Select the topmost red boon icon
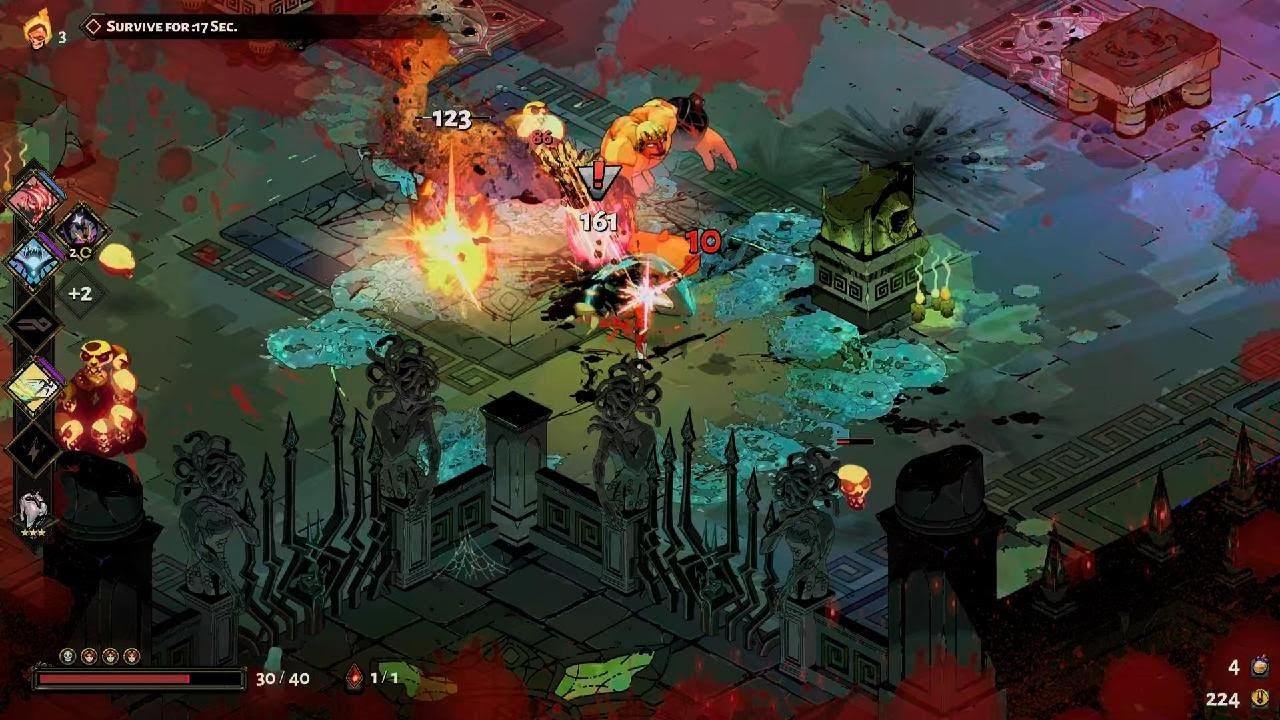 33,203
